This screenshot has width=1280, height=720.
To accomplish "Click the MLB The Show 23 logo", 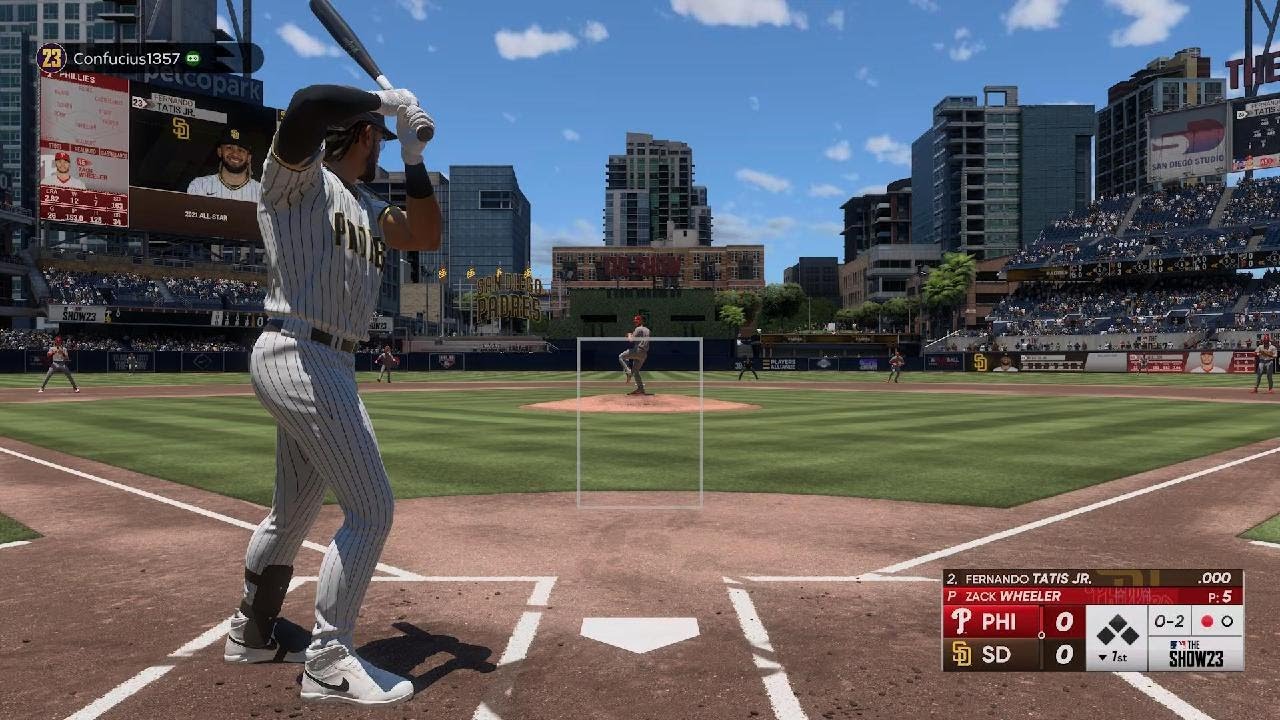I will [x=1195, y=653].
